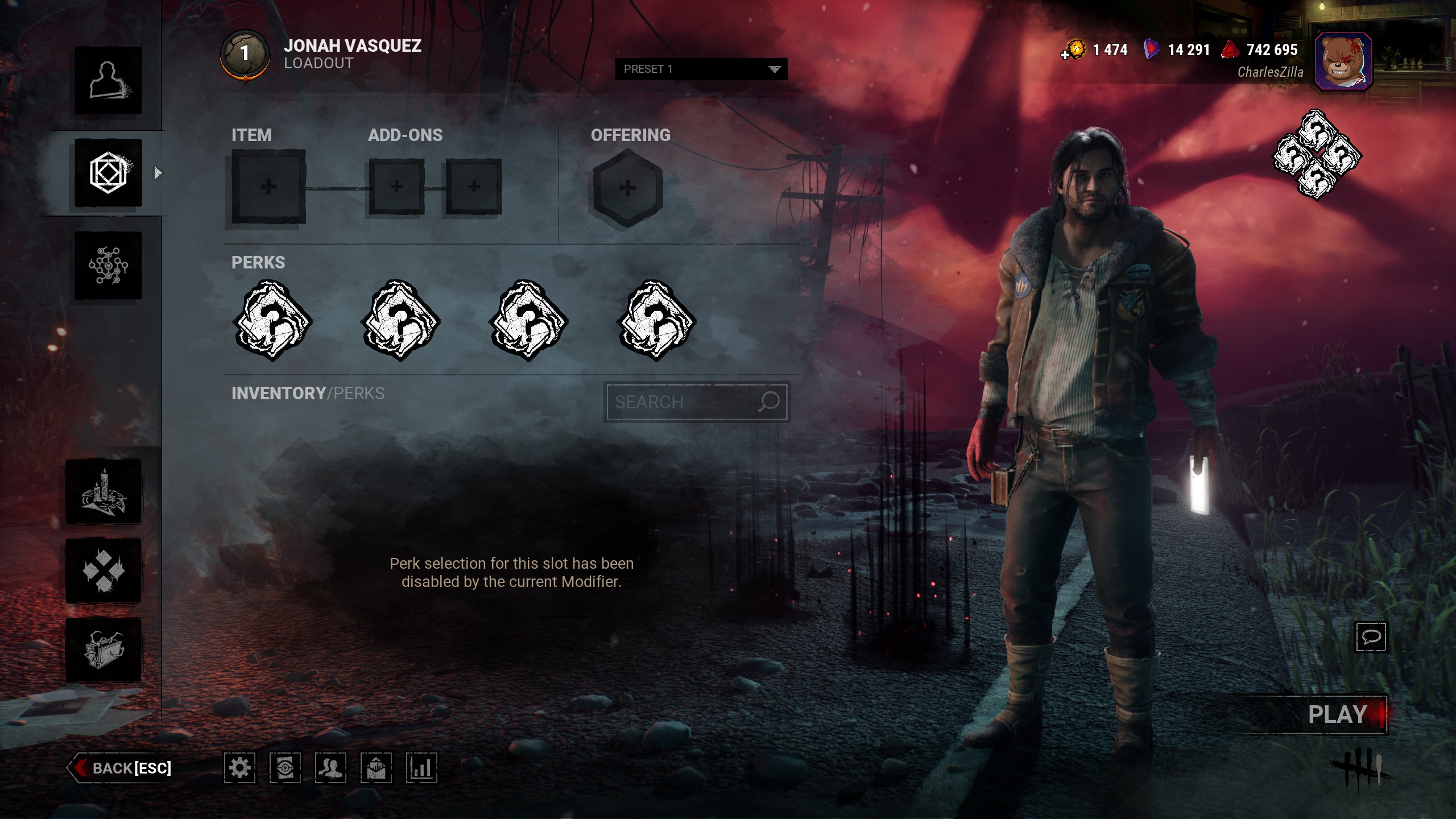Click the CharlesZilla bear profile avatar
The image size is (1456, 819).
coord(1343,61)
